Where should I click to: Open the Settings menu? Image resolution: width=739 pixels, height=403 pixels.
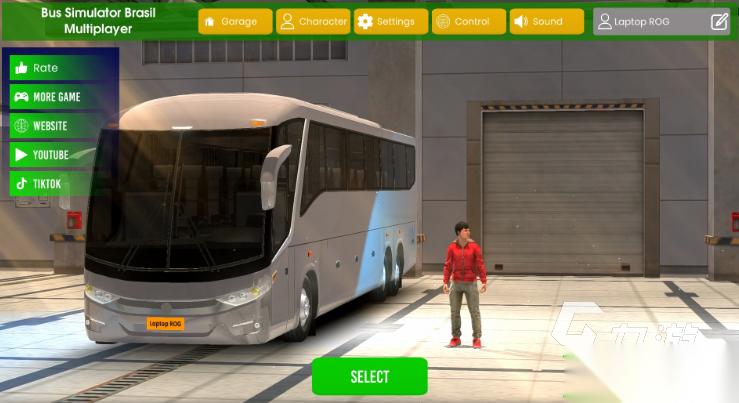coord(391,21)
